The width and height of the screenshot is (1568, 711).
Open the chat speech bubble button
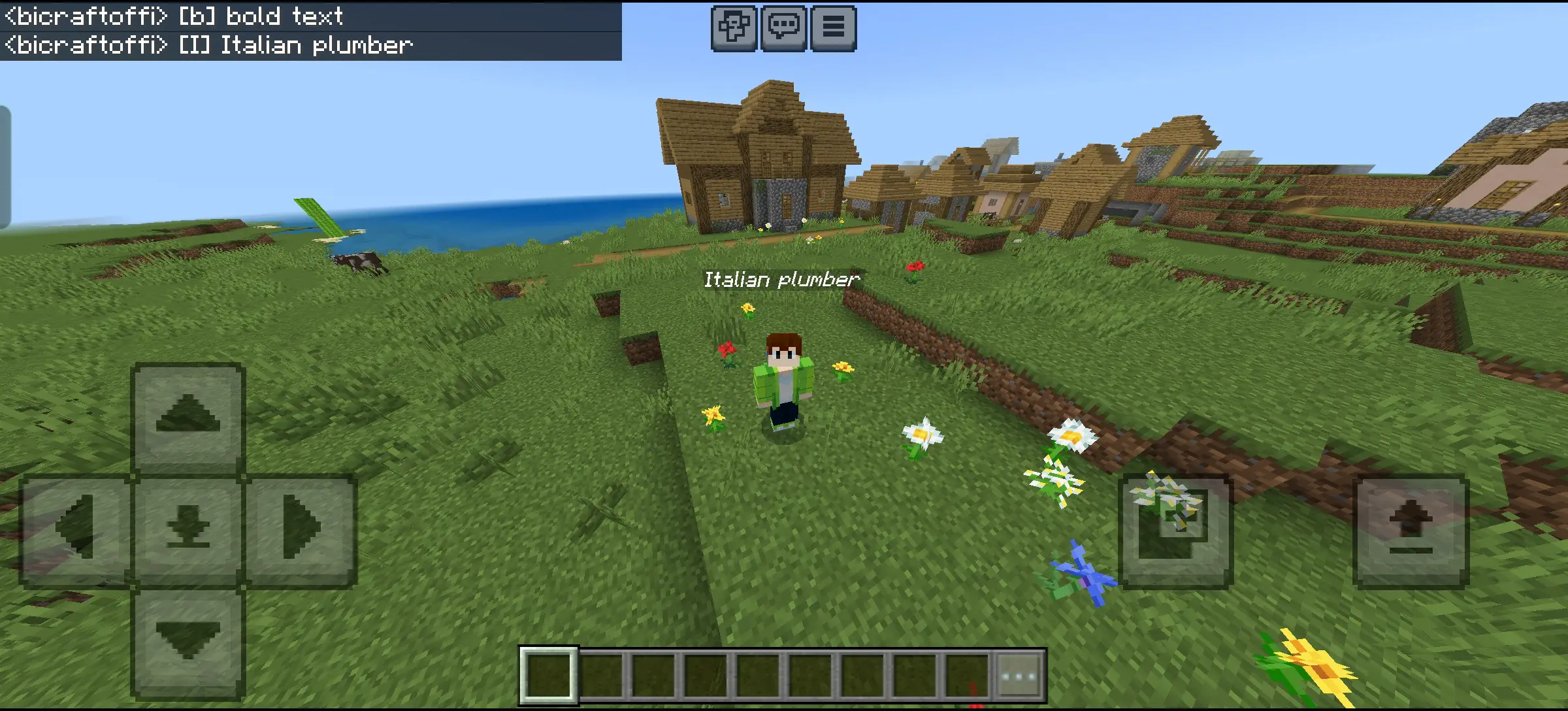(x=783, y=28)
